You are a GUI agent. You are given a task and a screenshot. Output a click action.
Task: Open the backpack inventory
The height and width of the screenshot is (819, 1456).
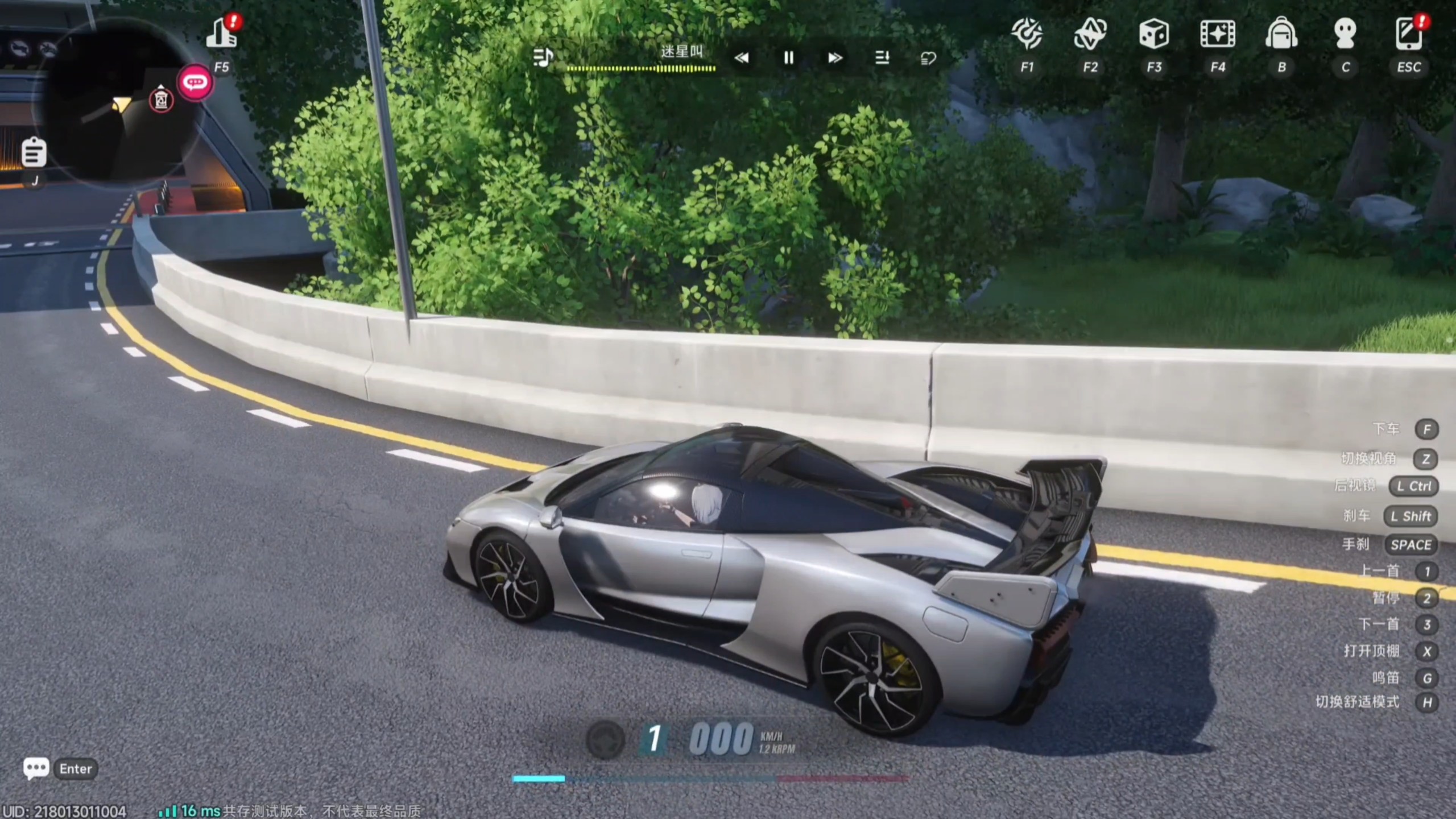pyautogui.click(x=1281, y=34)
